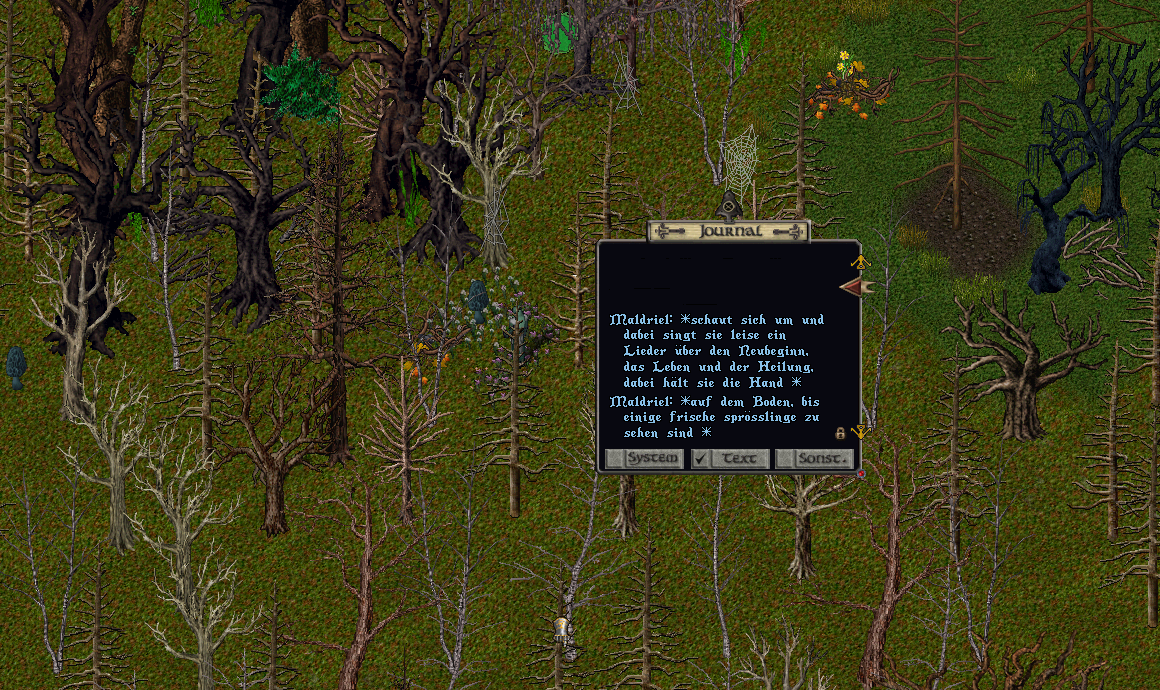Enable the System messages filter
The image size is (1160, 690).
[x=614, y=459]
